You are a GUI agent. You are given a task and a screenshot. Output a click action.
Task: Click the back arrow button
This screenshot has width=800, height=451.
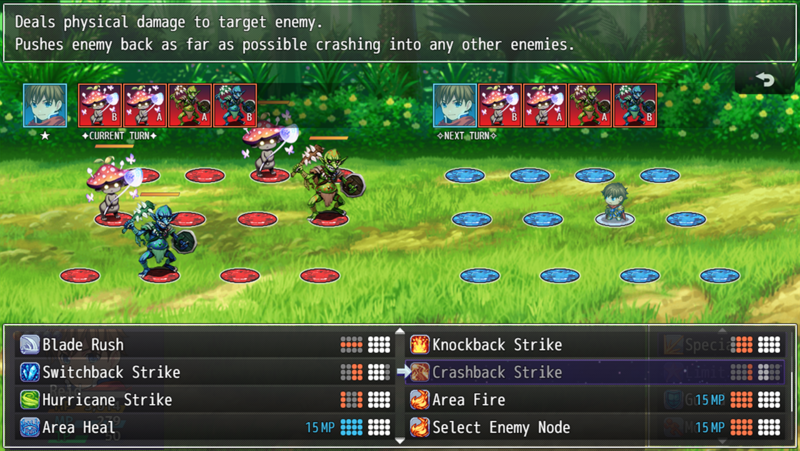tap(766, 80)
